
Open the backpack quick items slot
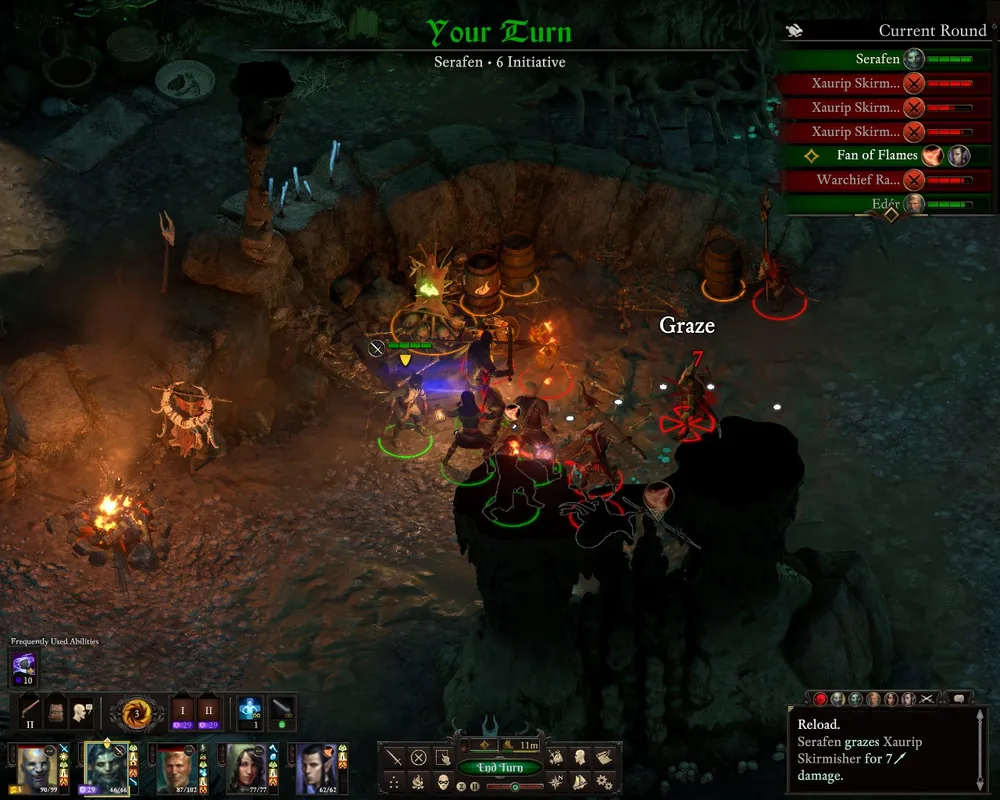pyautogui.click(x=56, y=711)
